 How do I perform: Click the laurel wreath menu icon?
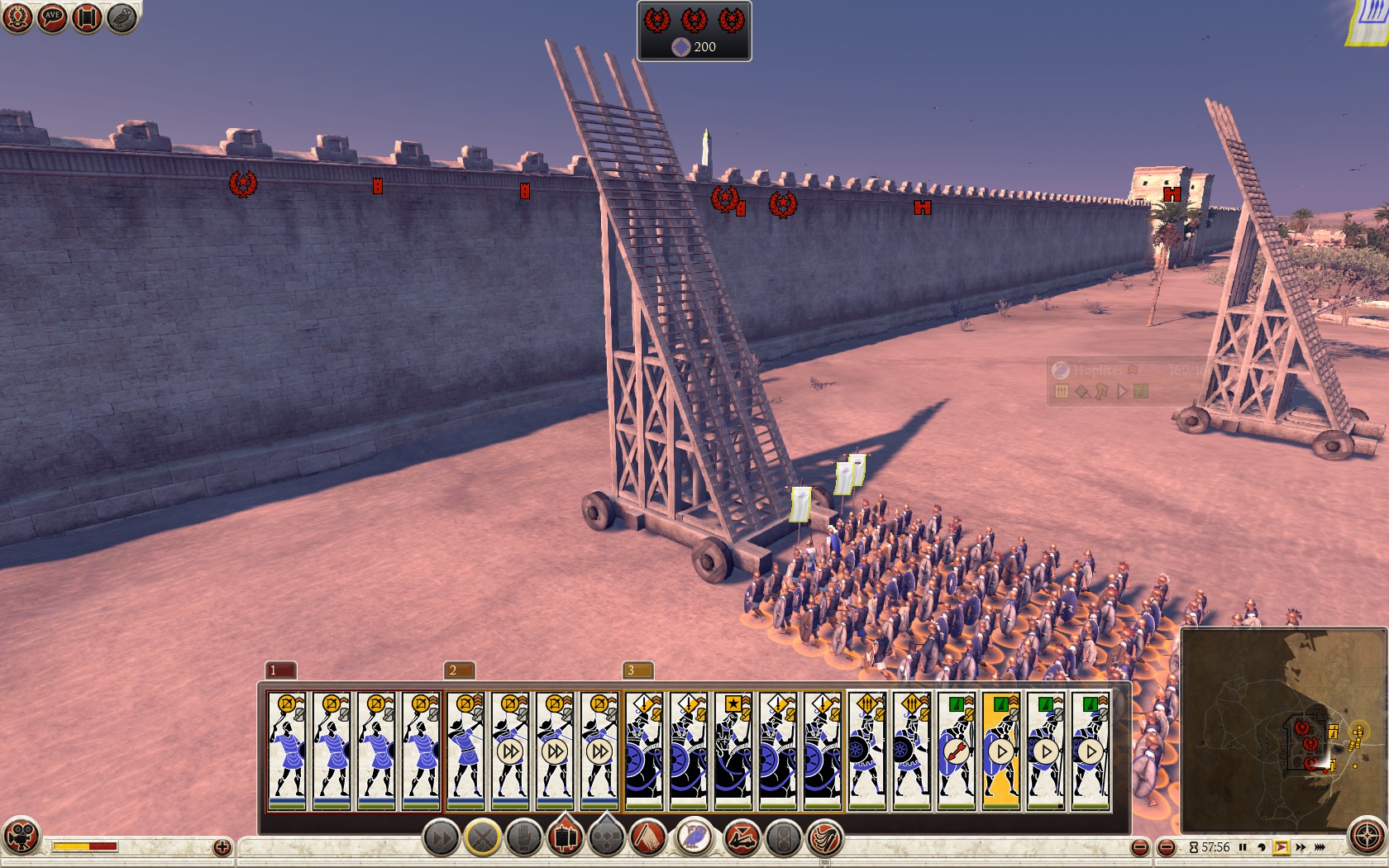[x=17, y=18]
